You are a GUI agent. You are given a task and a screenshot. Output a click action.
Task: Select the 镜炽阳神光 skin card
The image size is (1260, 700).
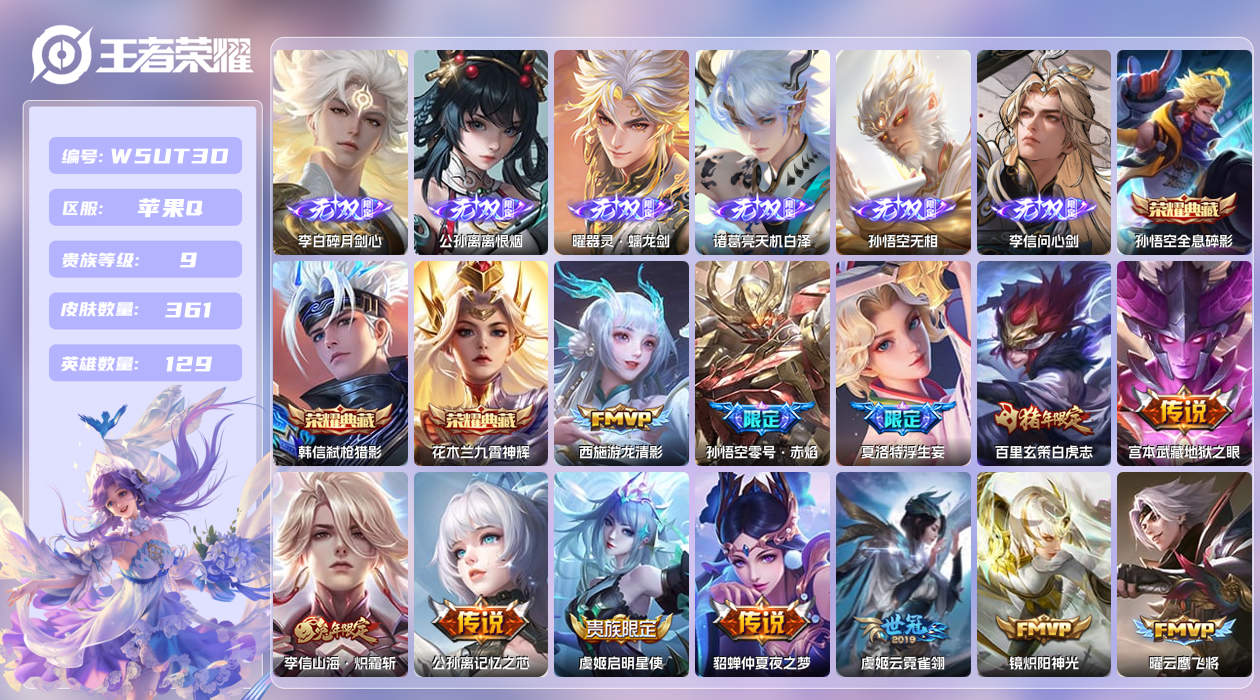pyautogui.click(x=1043, y=574)
